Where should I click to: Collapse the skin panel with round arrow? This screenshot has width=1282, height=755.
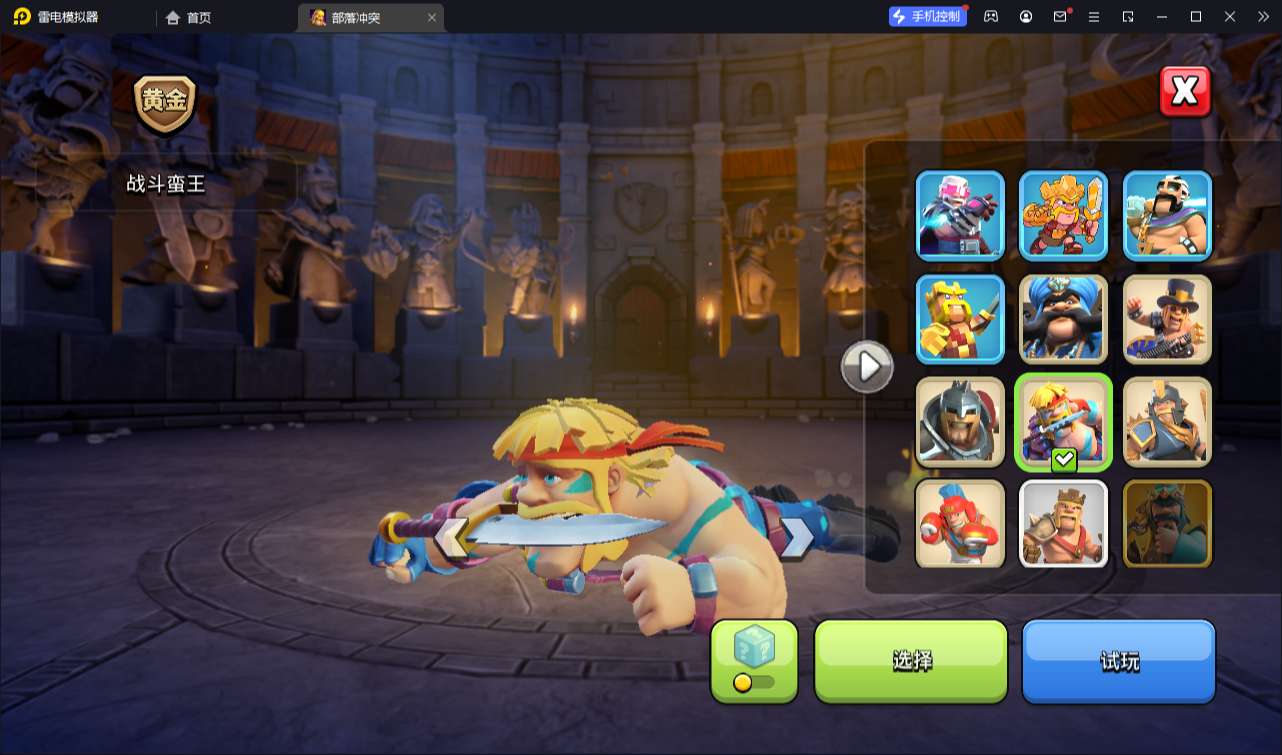click(x=866, y=367)
